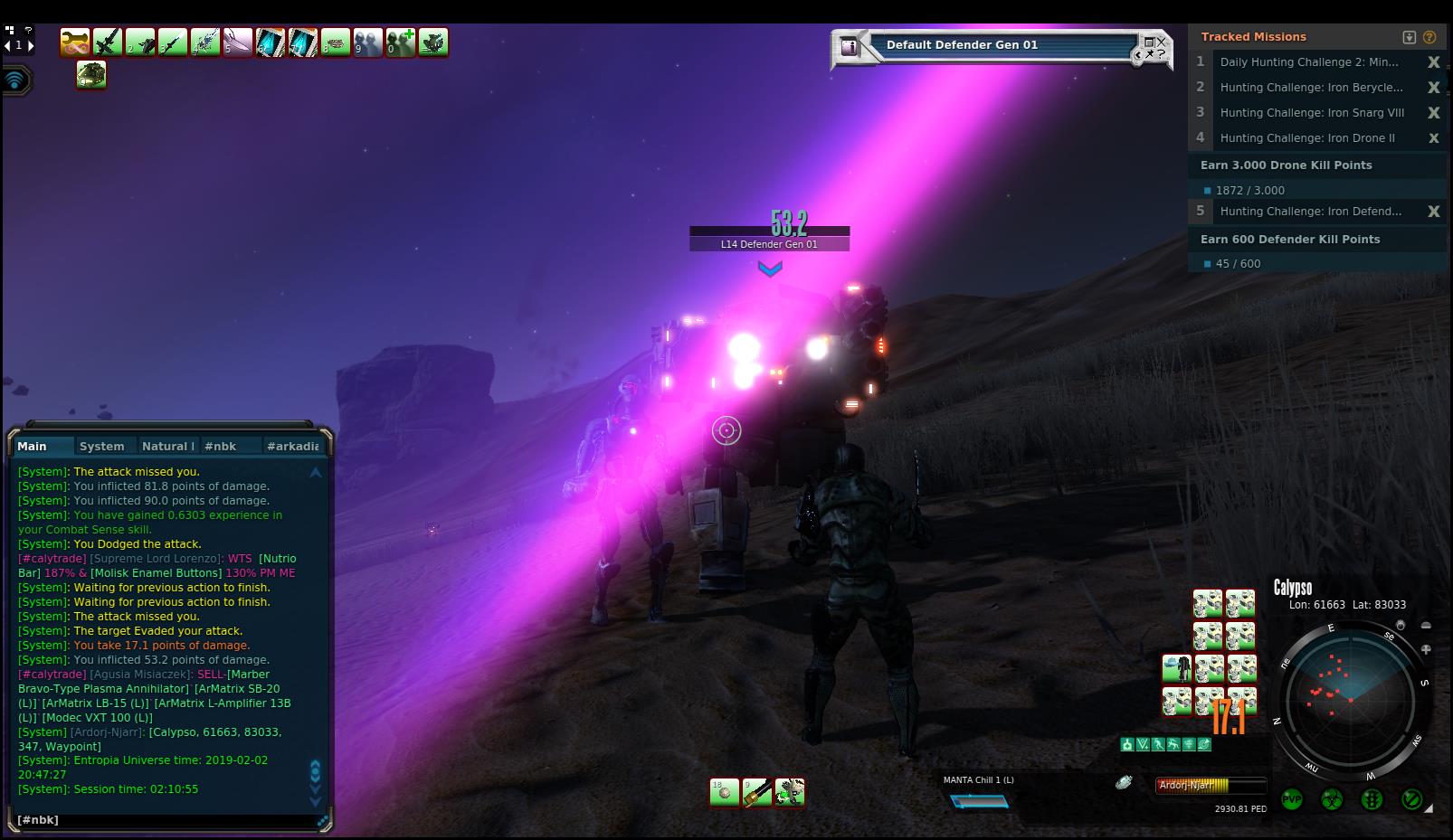Screen dimensions: 1453x840
Task: Use the vehicle icon in hotbar slot Q
Action: pos(91,75)
